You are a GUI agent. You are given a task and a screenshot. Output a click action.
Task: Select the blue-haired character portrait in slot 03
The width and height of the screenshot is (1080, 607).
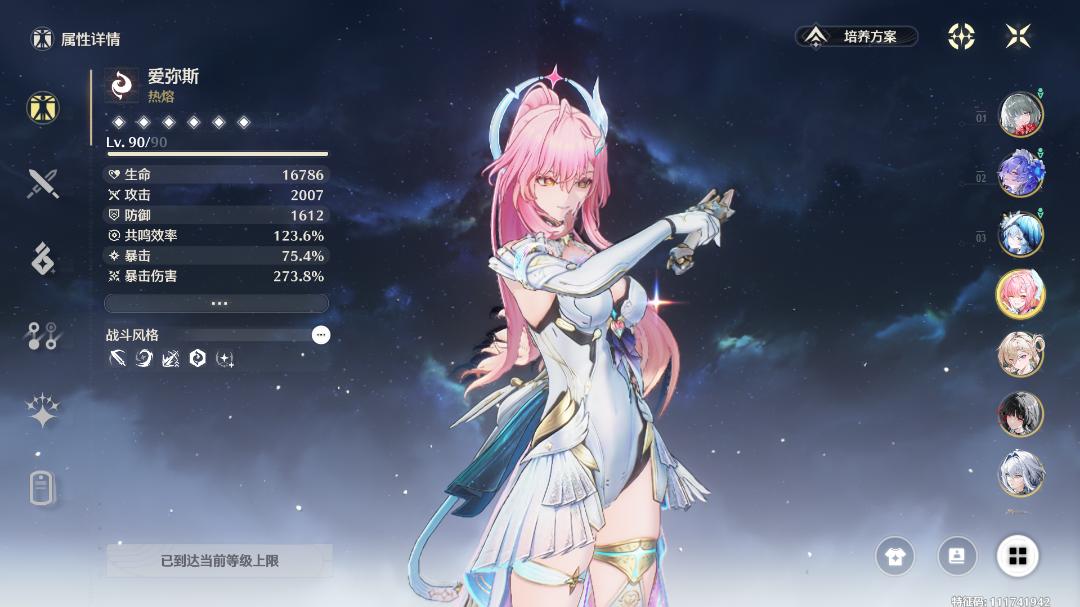pos(1020,234)
